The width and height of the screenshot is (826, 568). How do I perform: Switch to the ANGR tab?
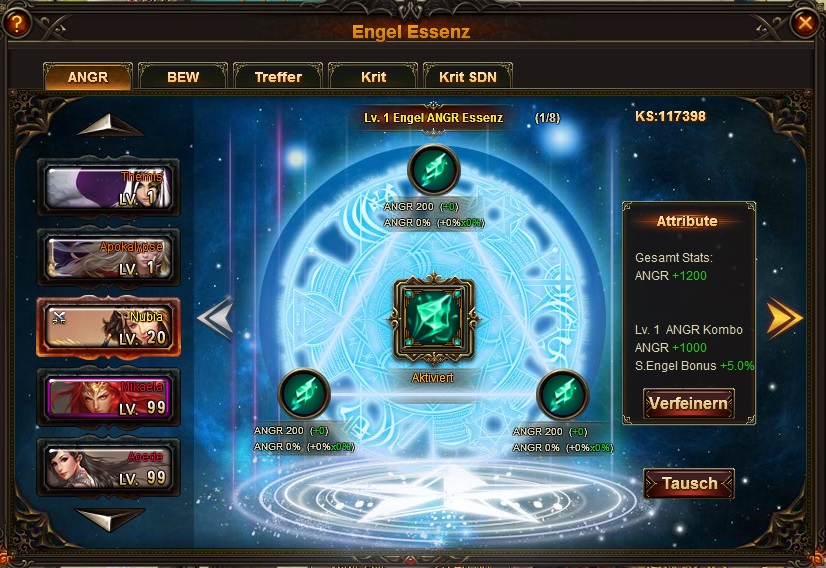click(87, 77)
